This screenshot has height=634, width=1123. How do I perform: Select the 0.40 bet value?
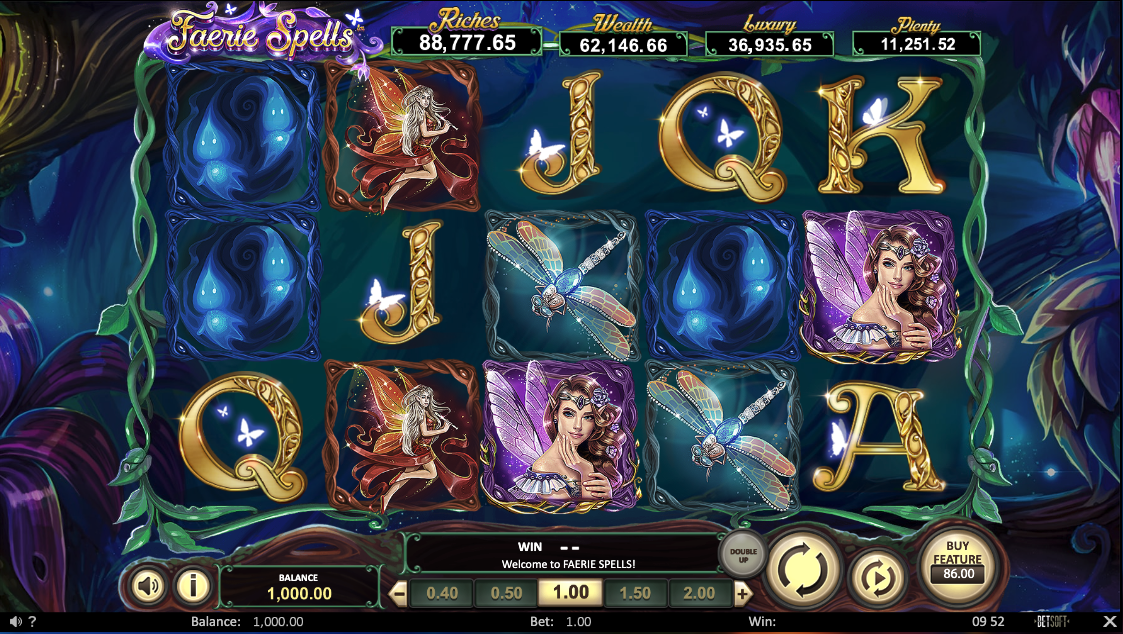pos(441,593)
